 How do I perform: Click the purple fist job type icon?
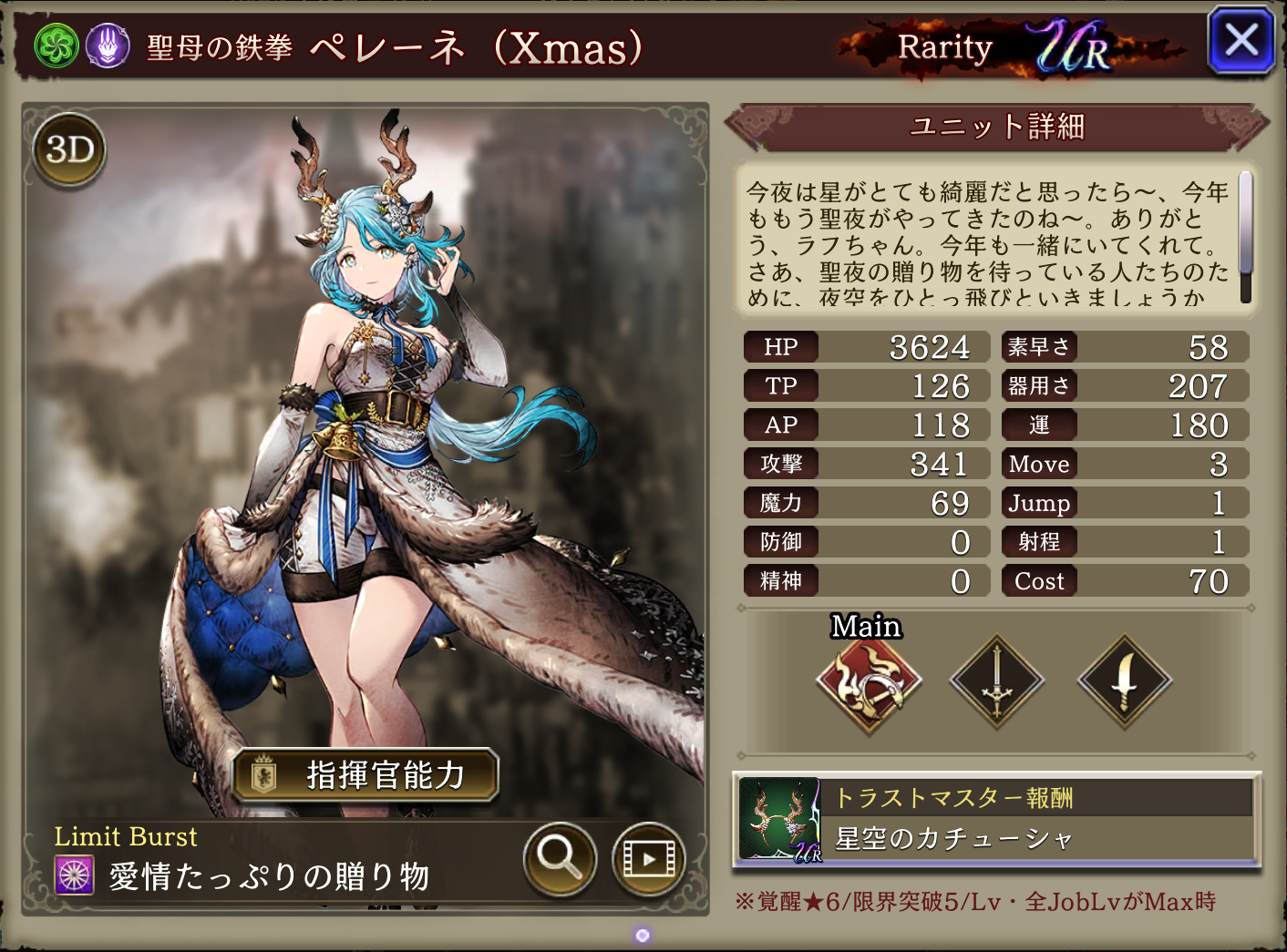click(x=108, y=46)
